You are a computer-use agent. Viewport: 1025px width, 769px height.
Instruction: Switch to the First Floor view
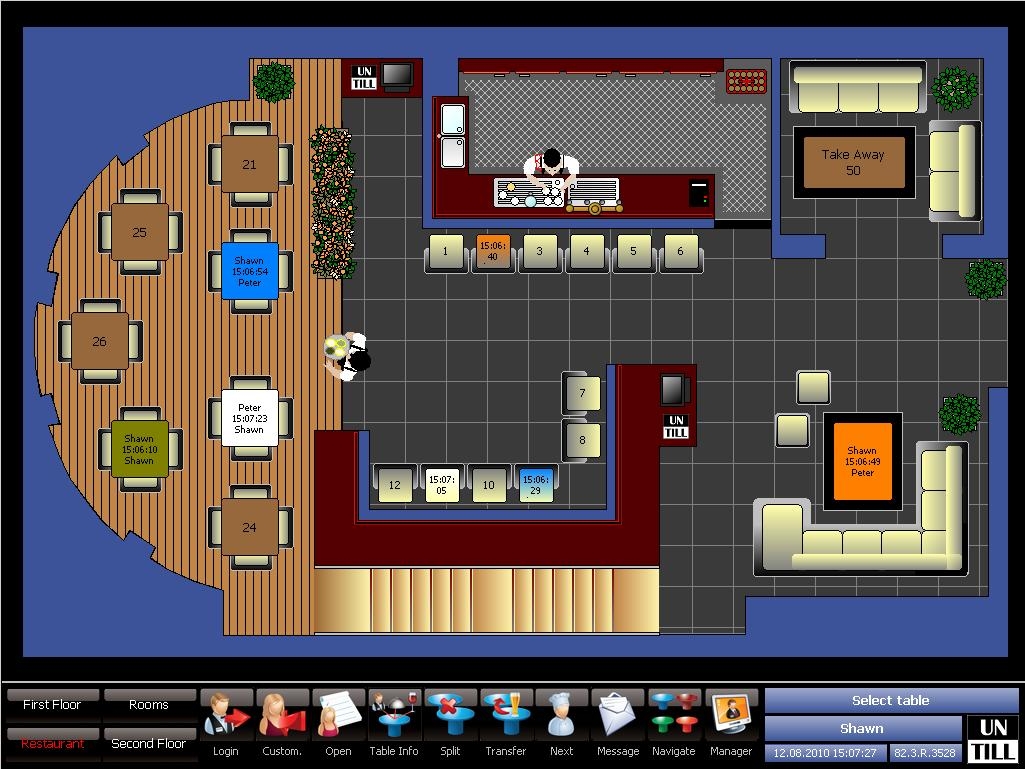[52, 704]
